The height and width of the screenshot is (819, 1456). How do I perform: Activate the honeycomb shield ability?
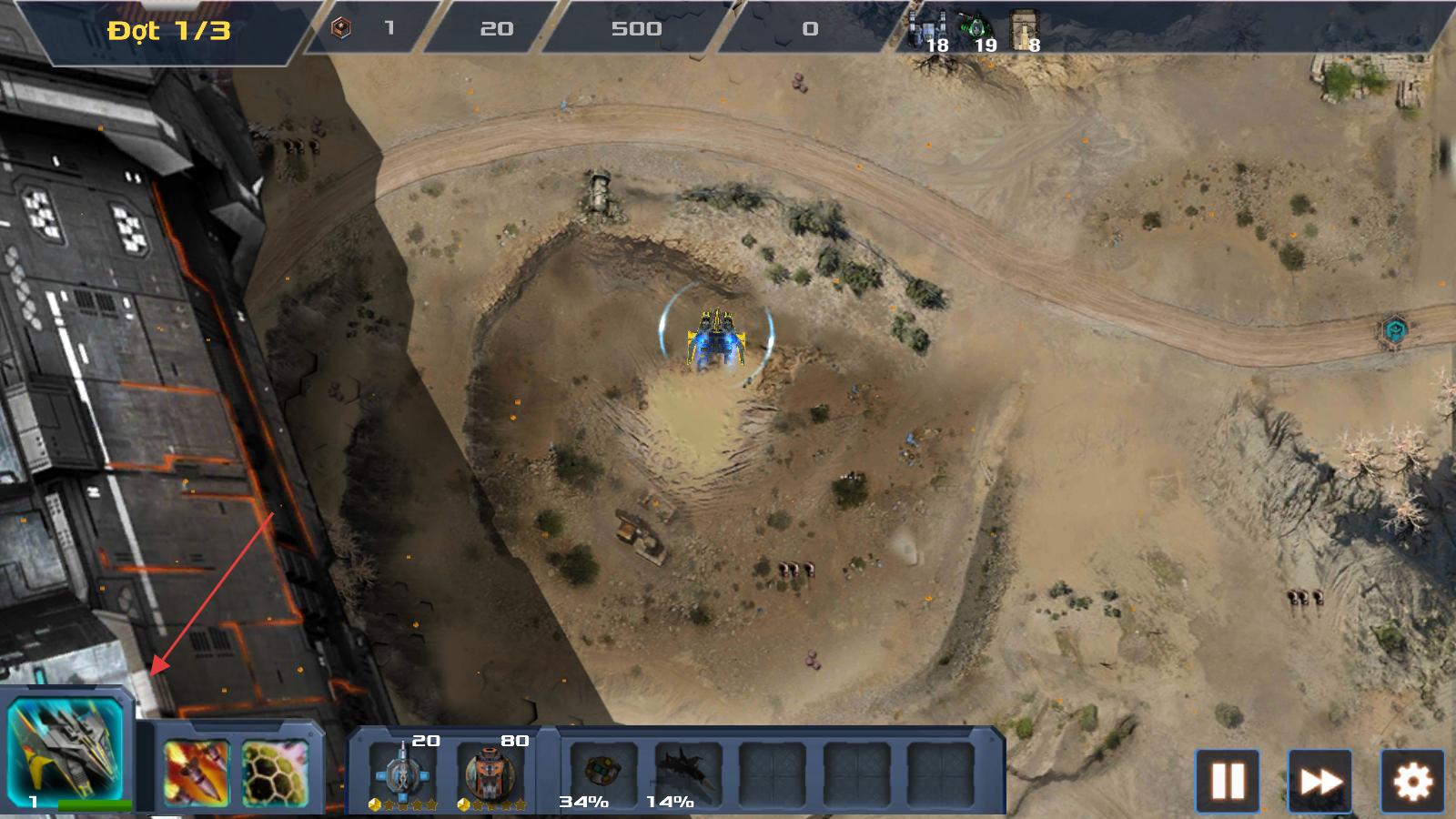point(275,773)
